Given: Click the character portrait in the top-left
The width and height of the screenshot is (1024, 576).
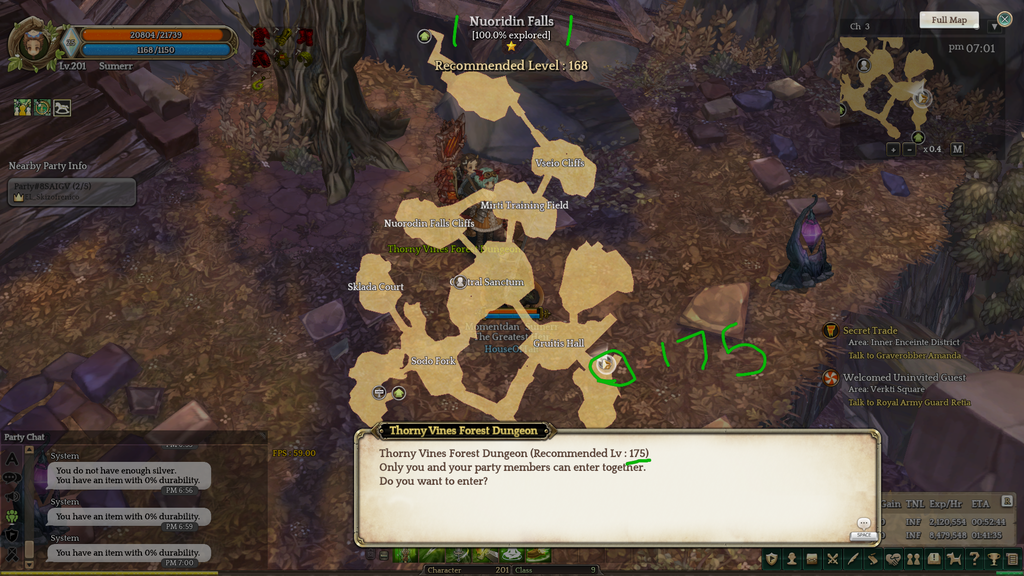Looking at the screenshot, I should [33, 45].
